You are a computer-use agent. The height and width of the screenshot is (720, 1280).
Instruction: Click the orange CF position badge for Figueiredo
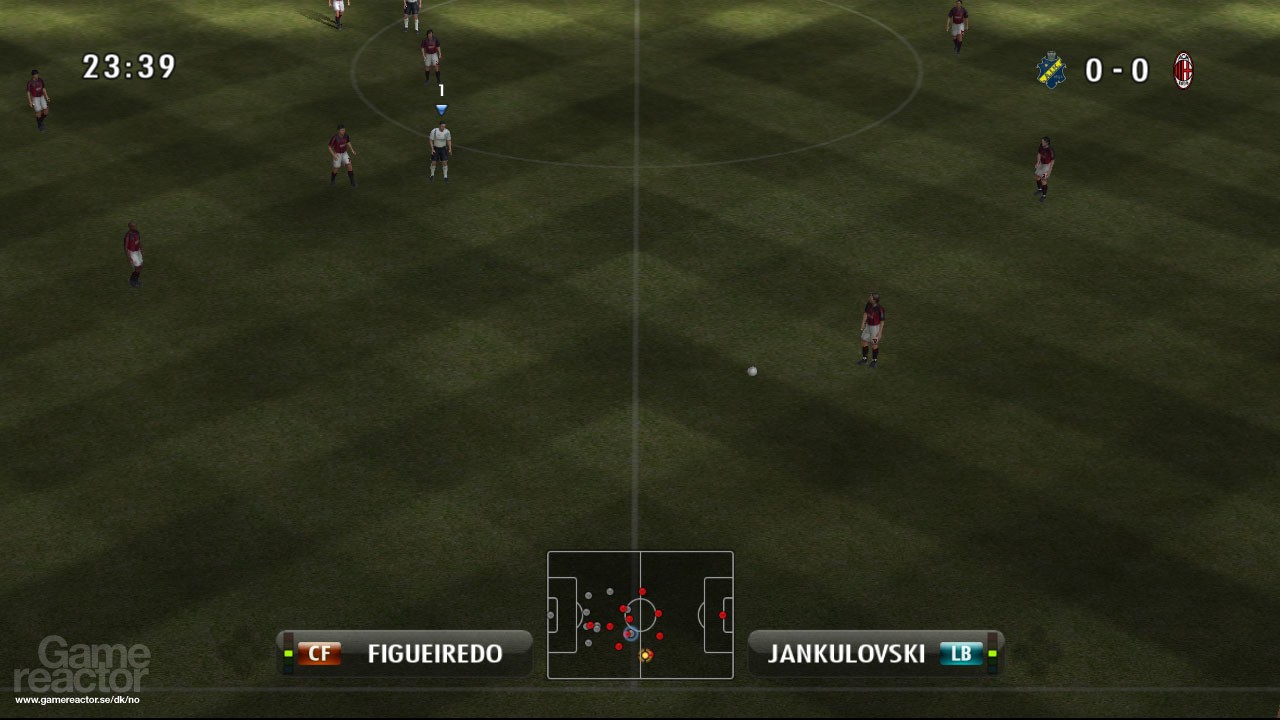tap(319, 654)
